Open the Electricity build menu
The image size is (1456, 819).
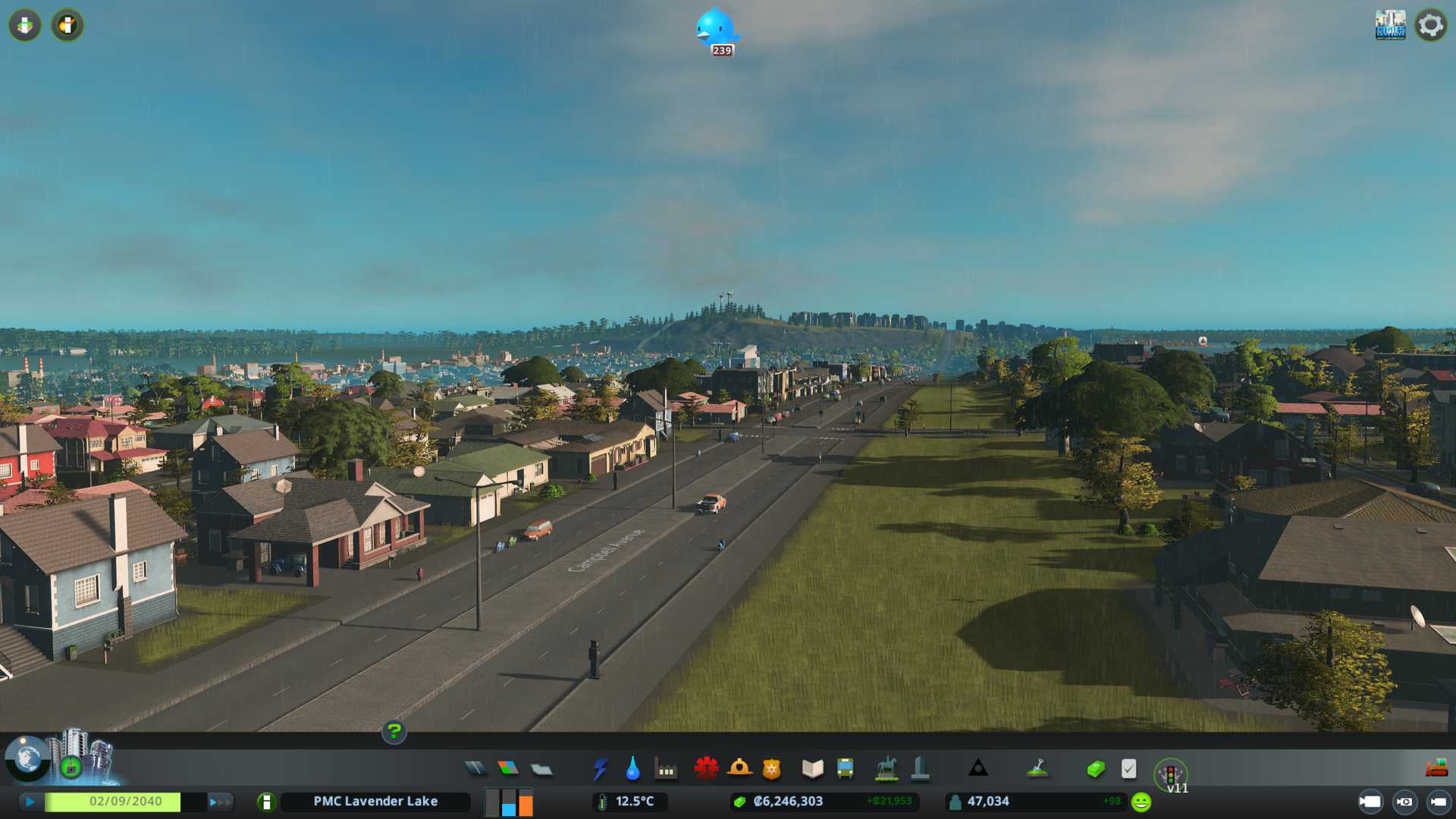(601, 769)
